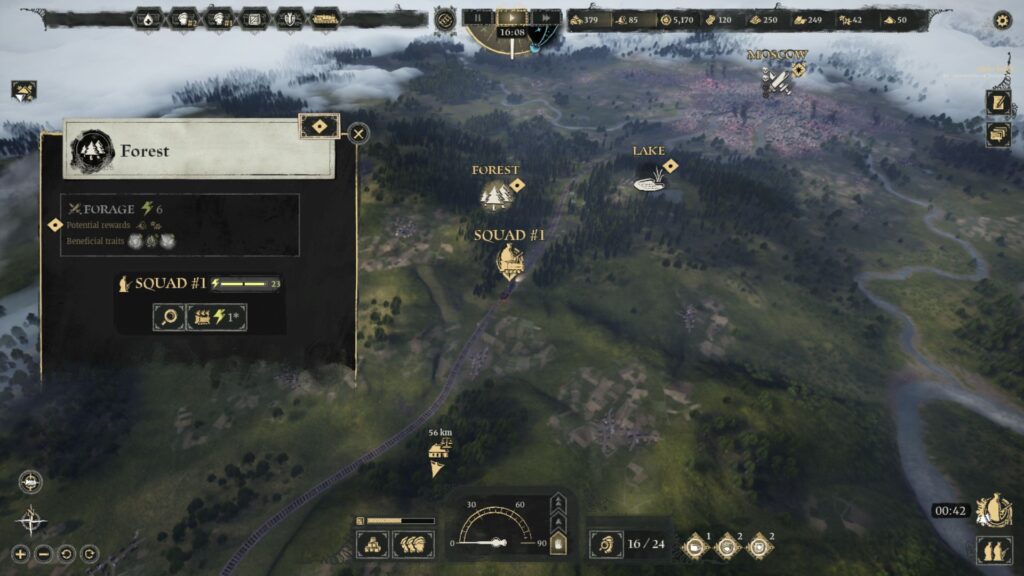Open the settings gear icon

[1002, 19]
